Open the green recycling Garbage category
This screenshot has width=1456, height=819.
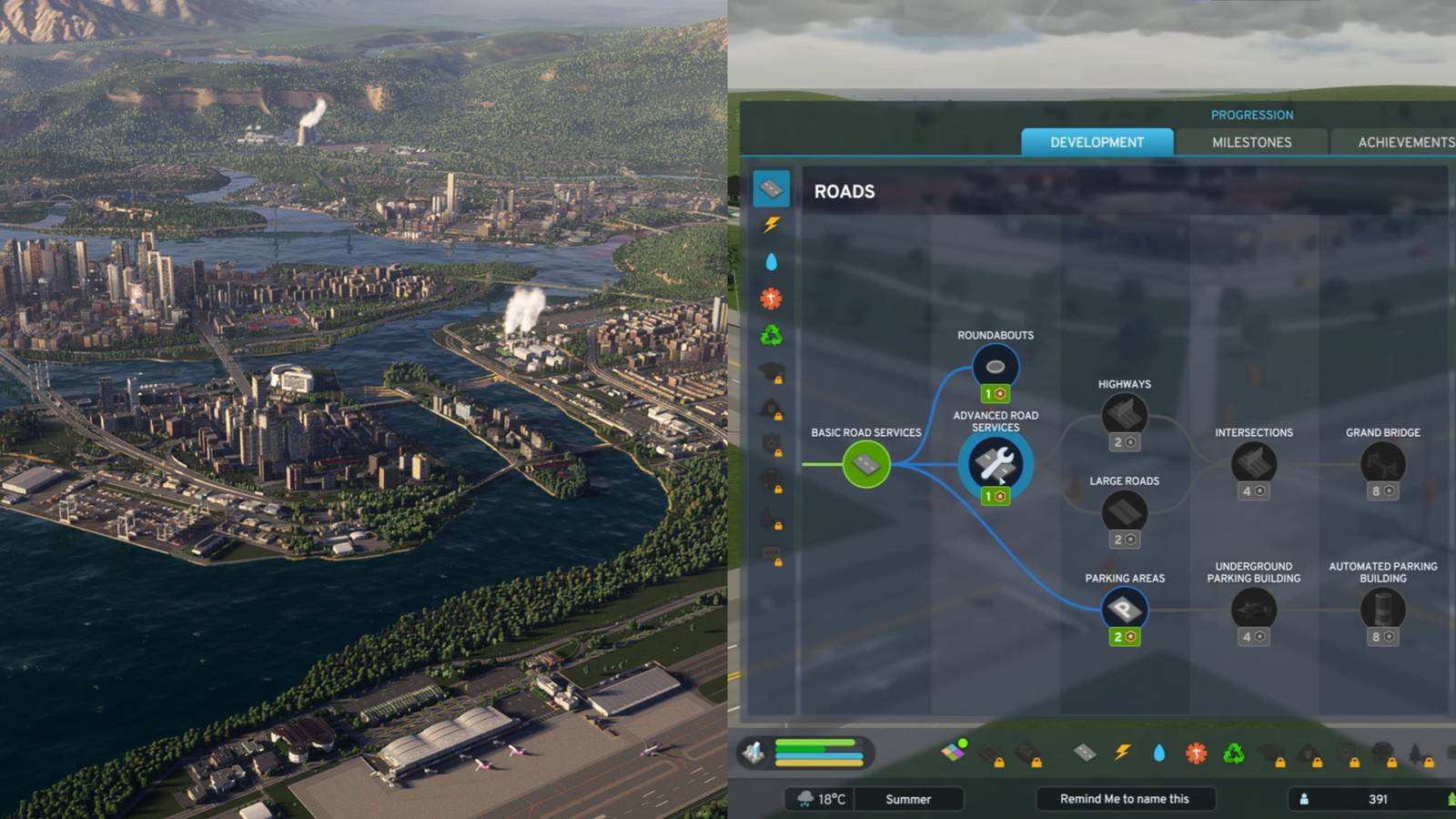771,336
